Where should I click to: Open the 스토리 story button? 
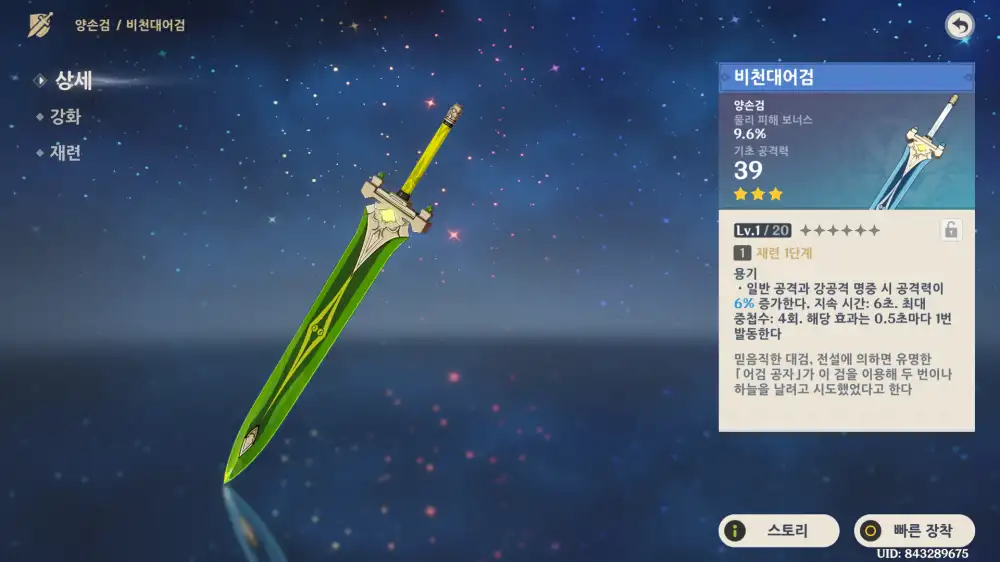pyautogui.click(x=780, y=531)
